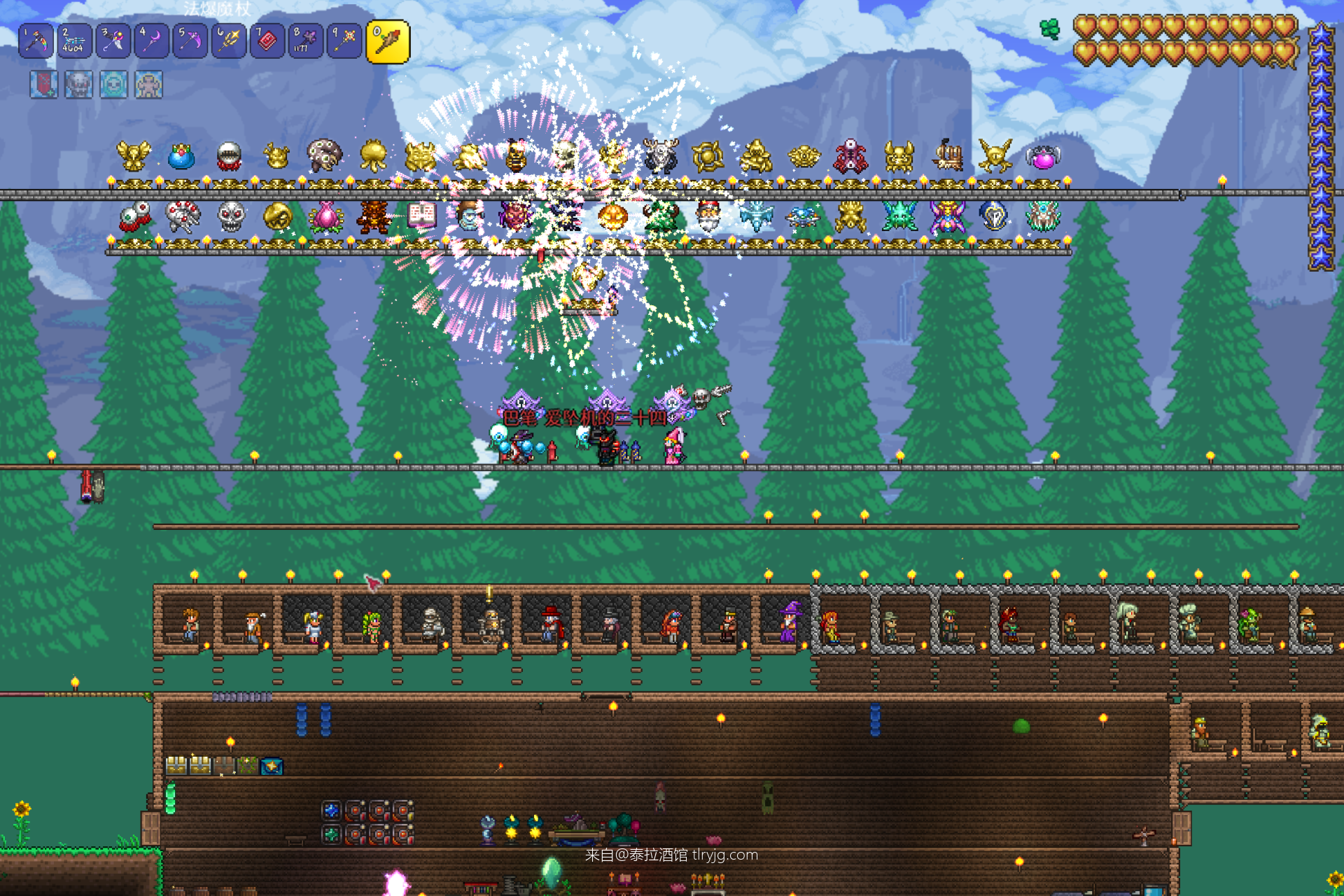This screenshot has height=896, width=1344.
Task: Equip the gold cross staff in slot 9
Action: (344, 41)
